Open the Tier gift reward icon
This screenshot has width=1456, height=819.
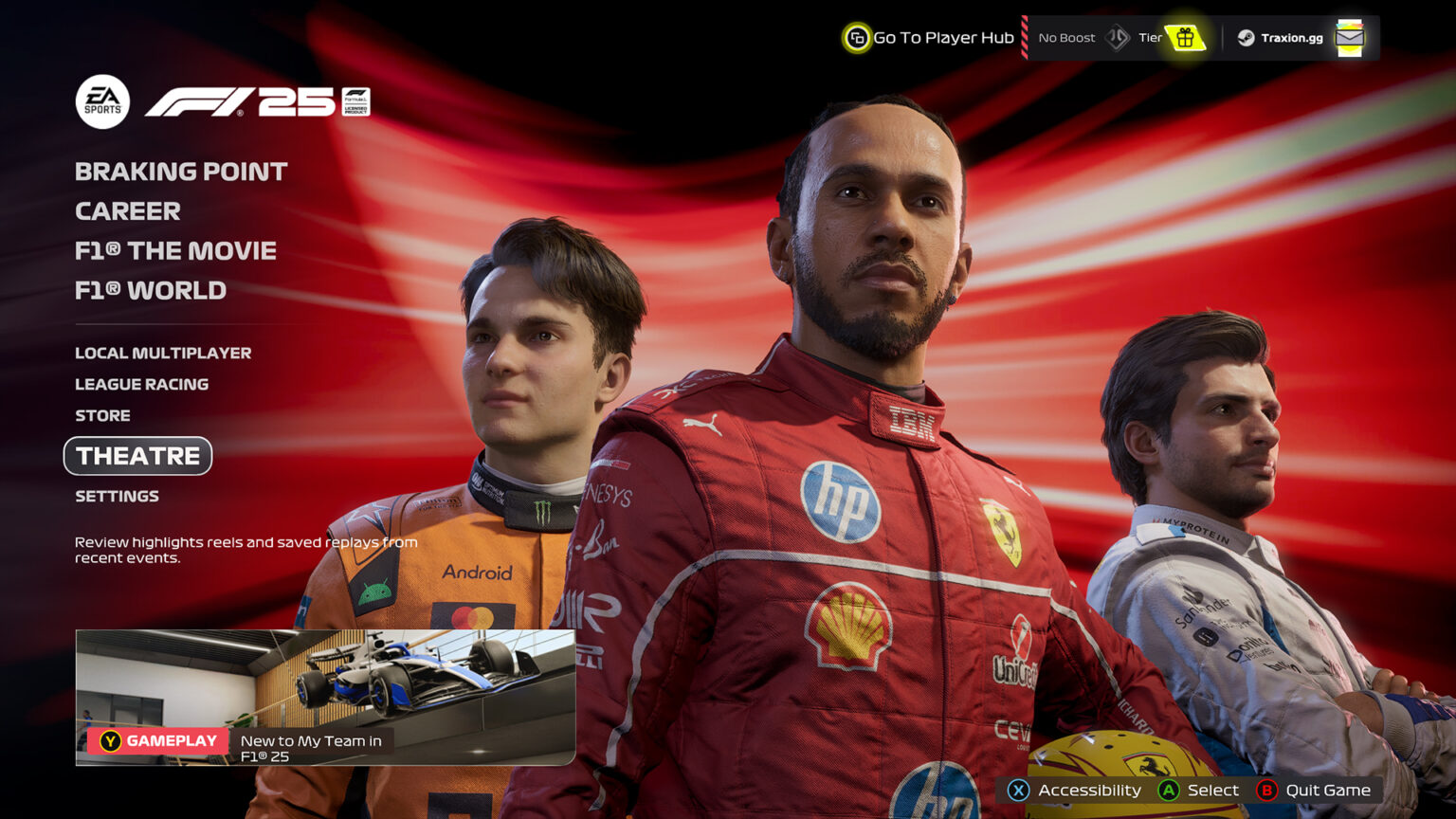pos(1185,38)
